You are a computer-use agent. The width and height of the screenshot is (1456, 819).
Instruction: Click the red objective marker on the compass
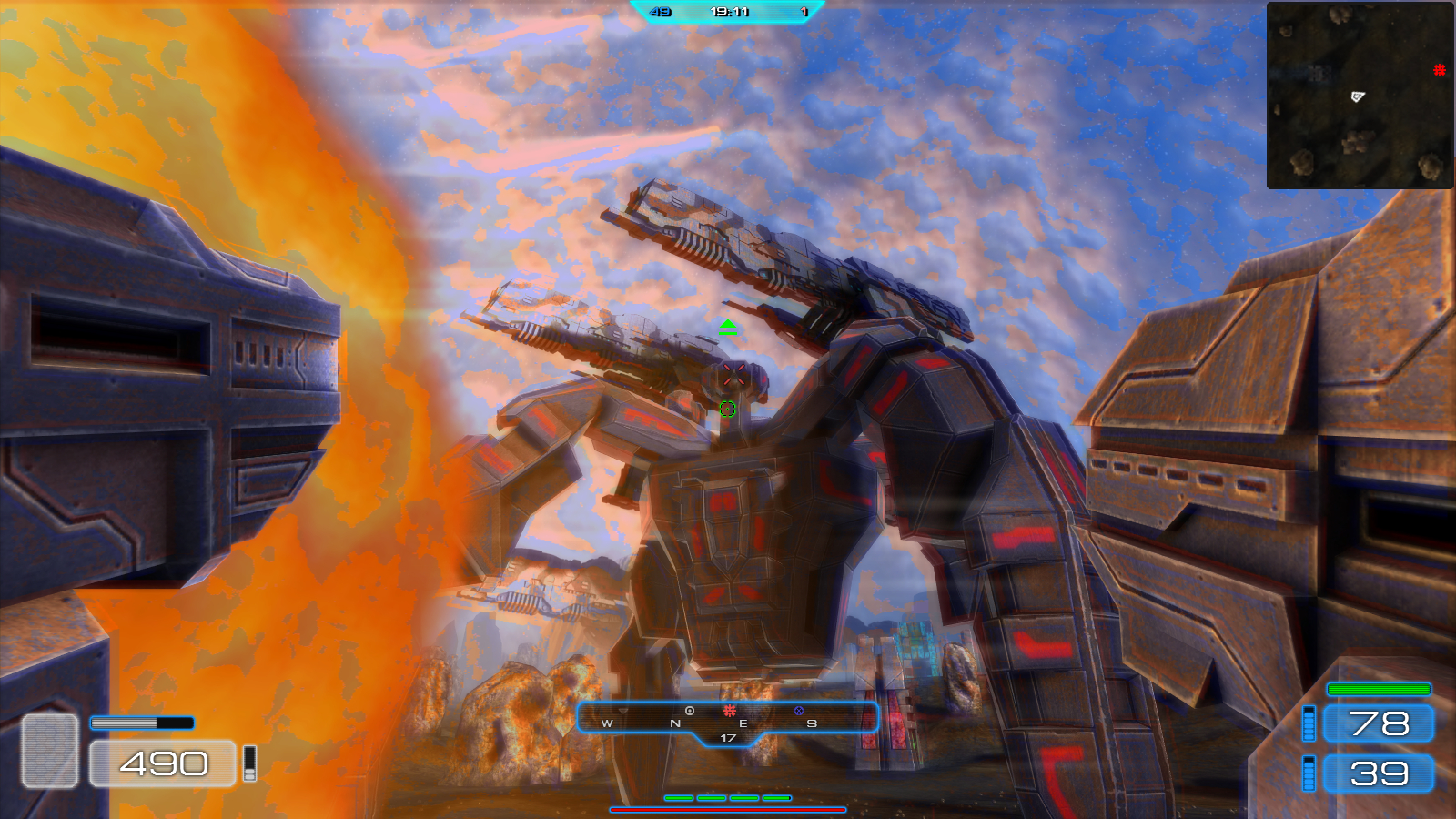coord(731,710)
